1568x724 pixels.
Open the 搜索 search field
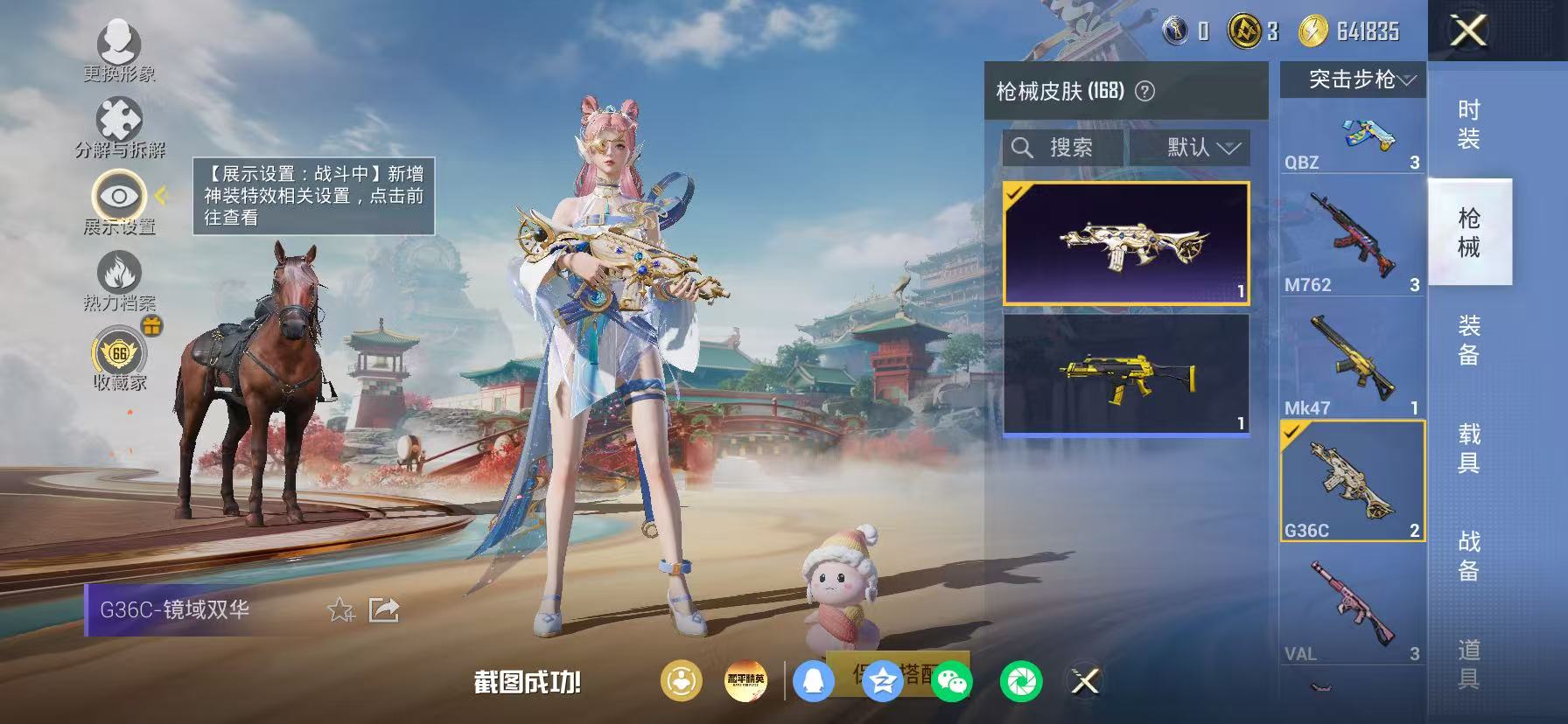click(x=1062, y=147)
